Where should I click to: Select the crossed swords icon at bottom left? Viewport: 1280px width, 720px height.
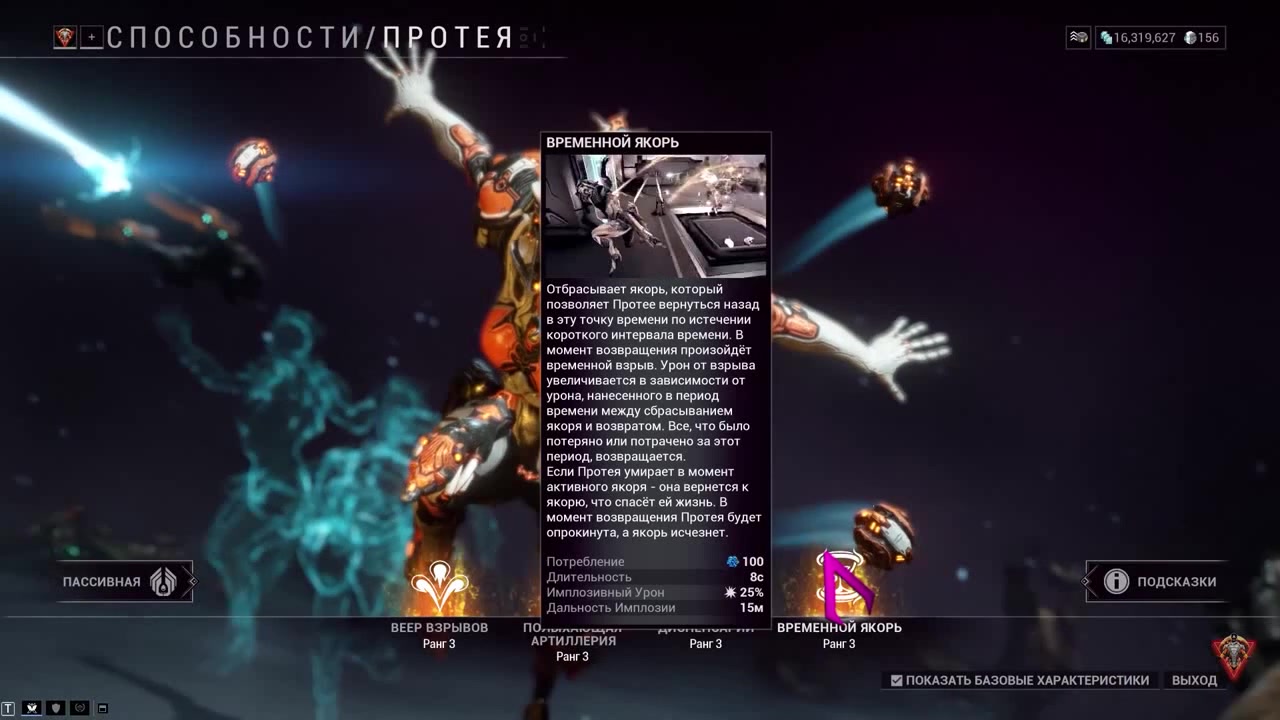pos(31,708)
